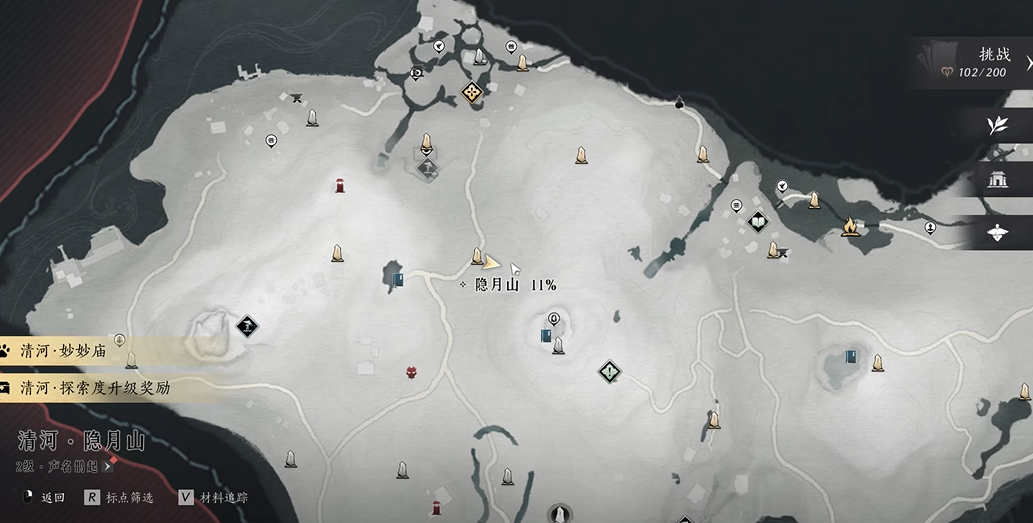The width and height of the screenshot is (1033, 523).
Task: Select the red demon mask marker
Action: (411, 373)
